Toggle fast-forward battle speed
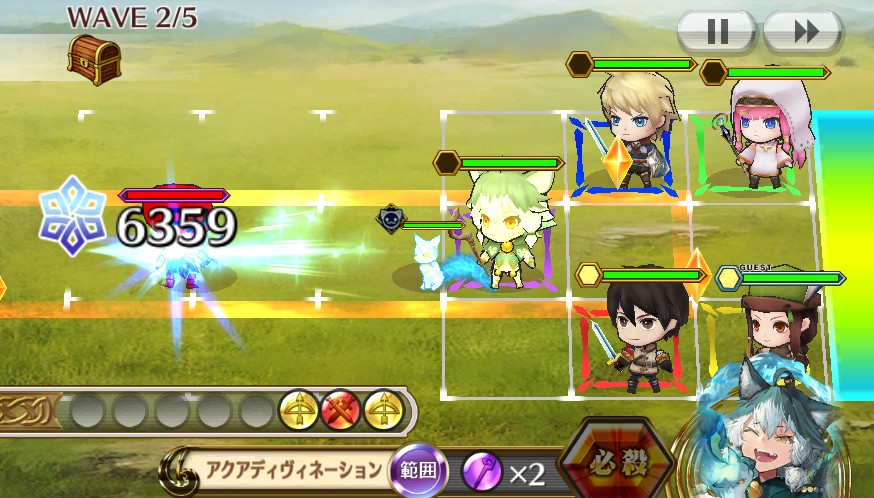Screen dimensions: 874x498 pyautogui.click(x=803, y=32)
